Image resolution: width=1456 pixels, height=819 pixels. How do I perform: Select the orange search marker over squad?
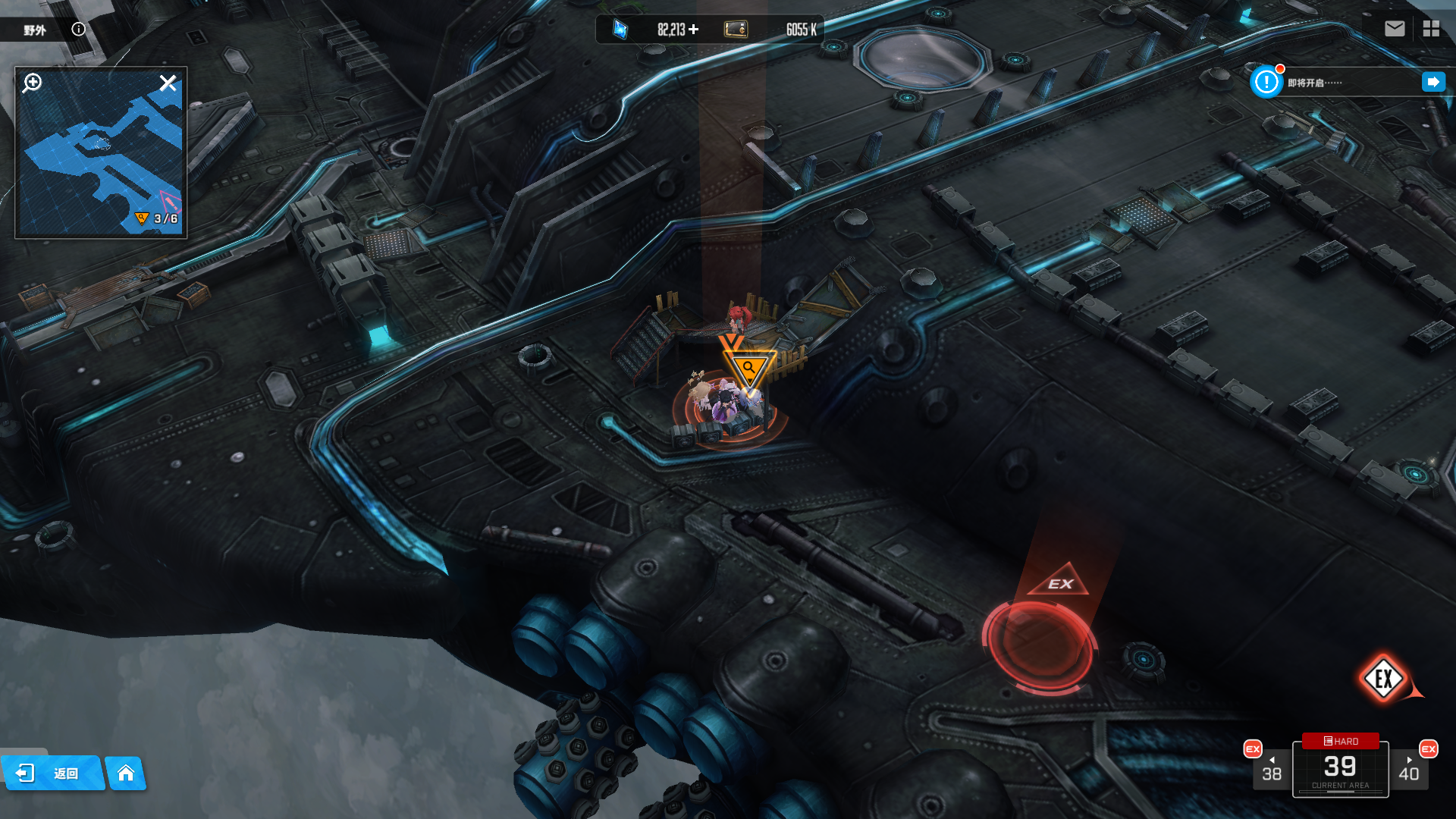point(748,369)
